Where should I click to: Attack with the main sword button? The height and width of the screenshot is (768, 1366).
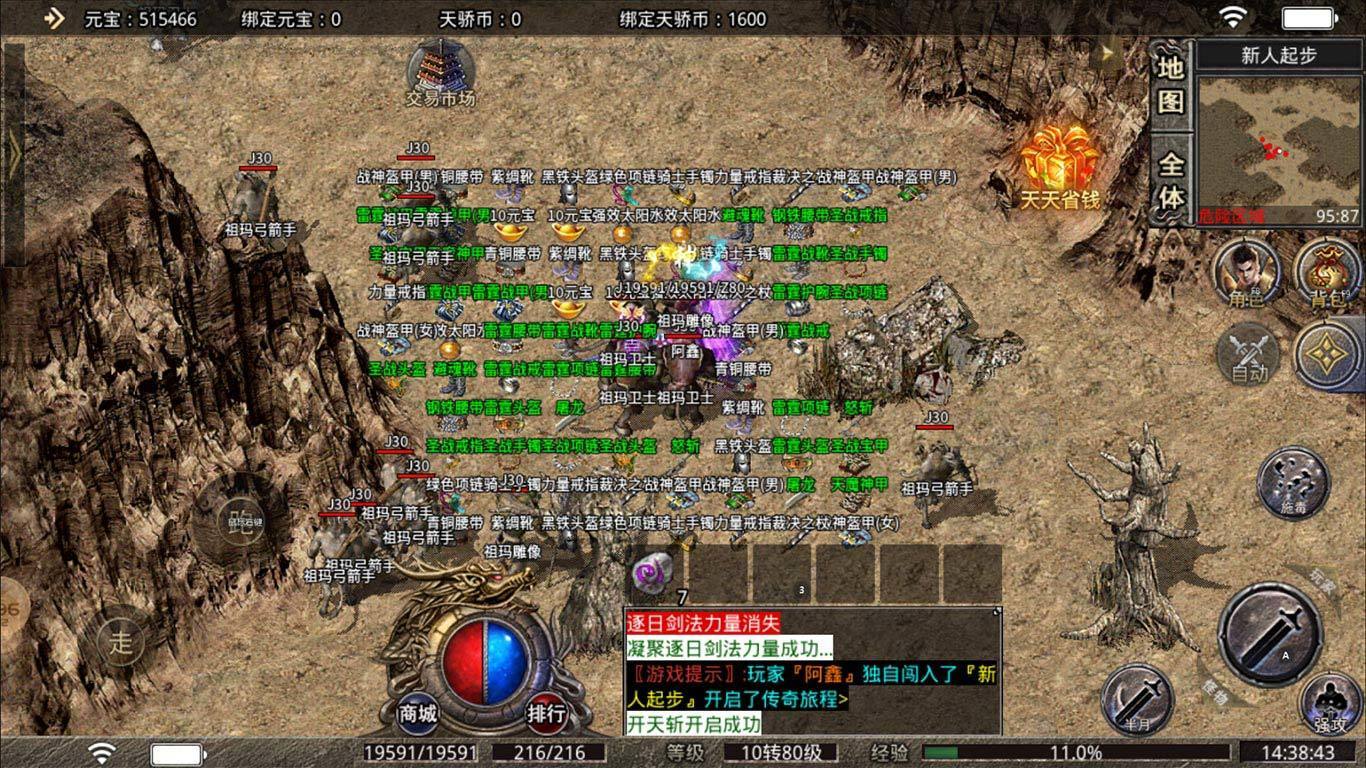1270,634
